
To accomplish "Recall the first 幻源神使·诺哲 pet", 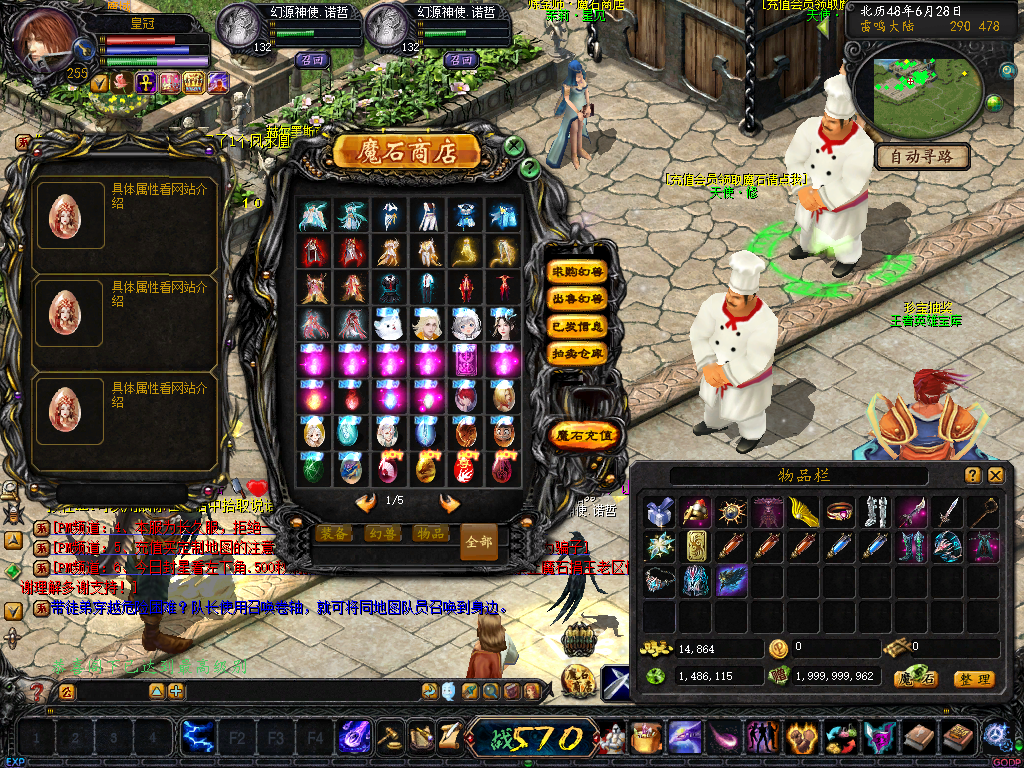I will pos(312,60).
